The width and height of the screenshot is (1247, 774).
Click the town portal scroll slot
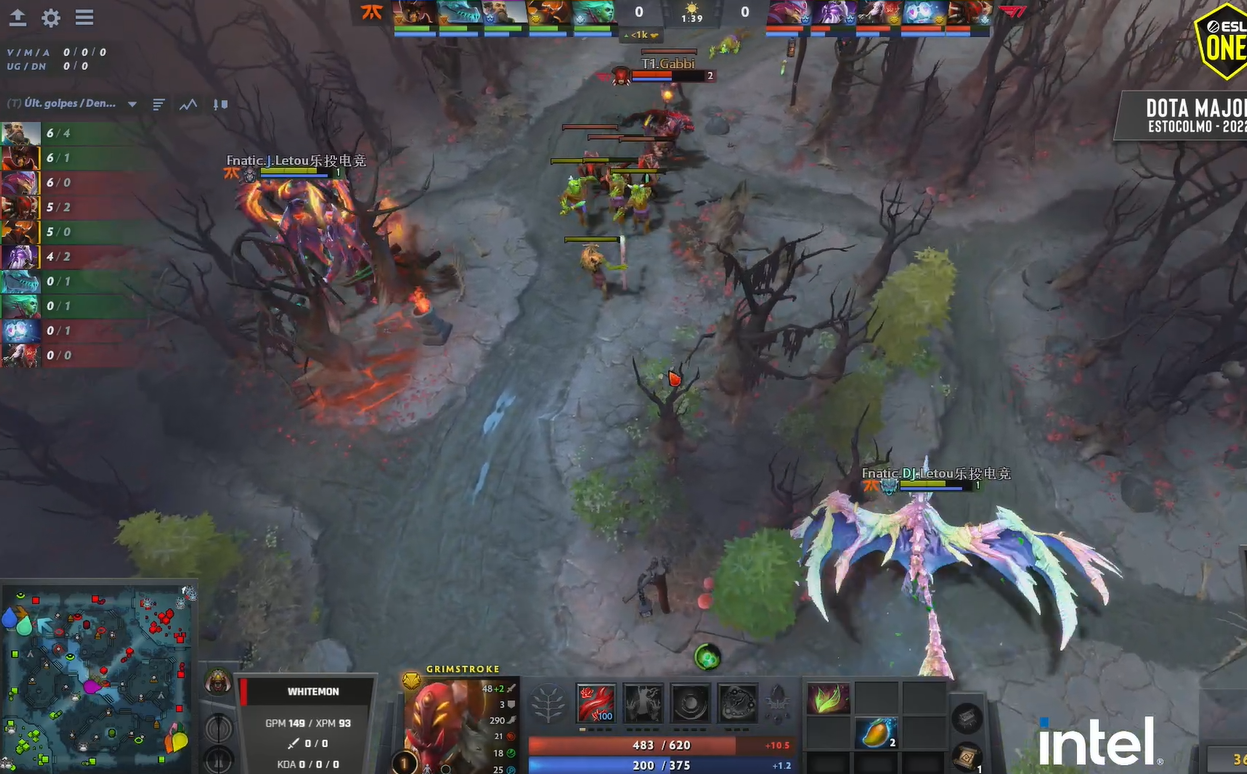tap(965, 758)
